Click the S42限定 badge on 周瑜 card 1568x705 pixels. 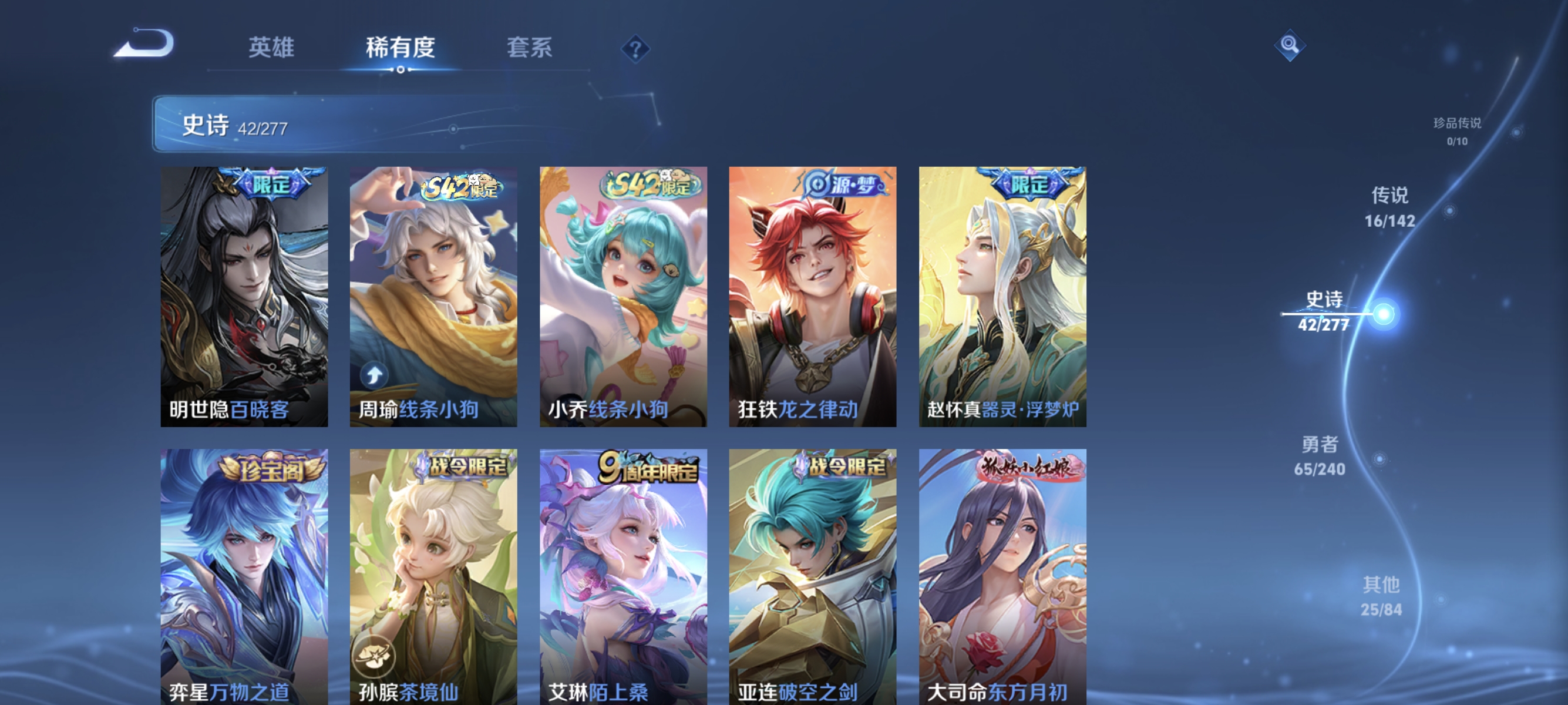pos(460,187)
